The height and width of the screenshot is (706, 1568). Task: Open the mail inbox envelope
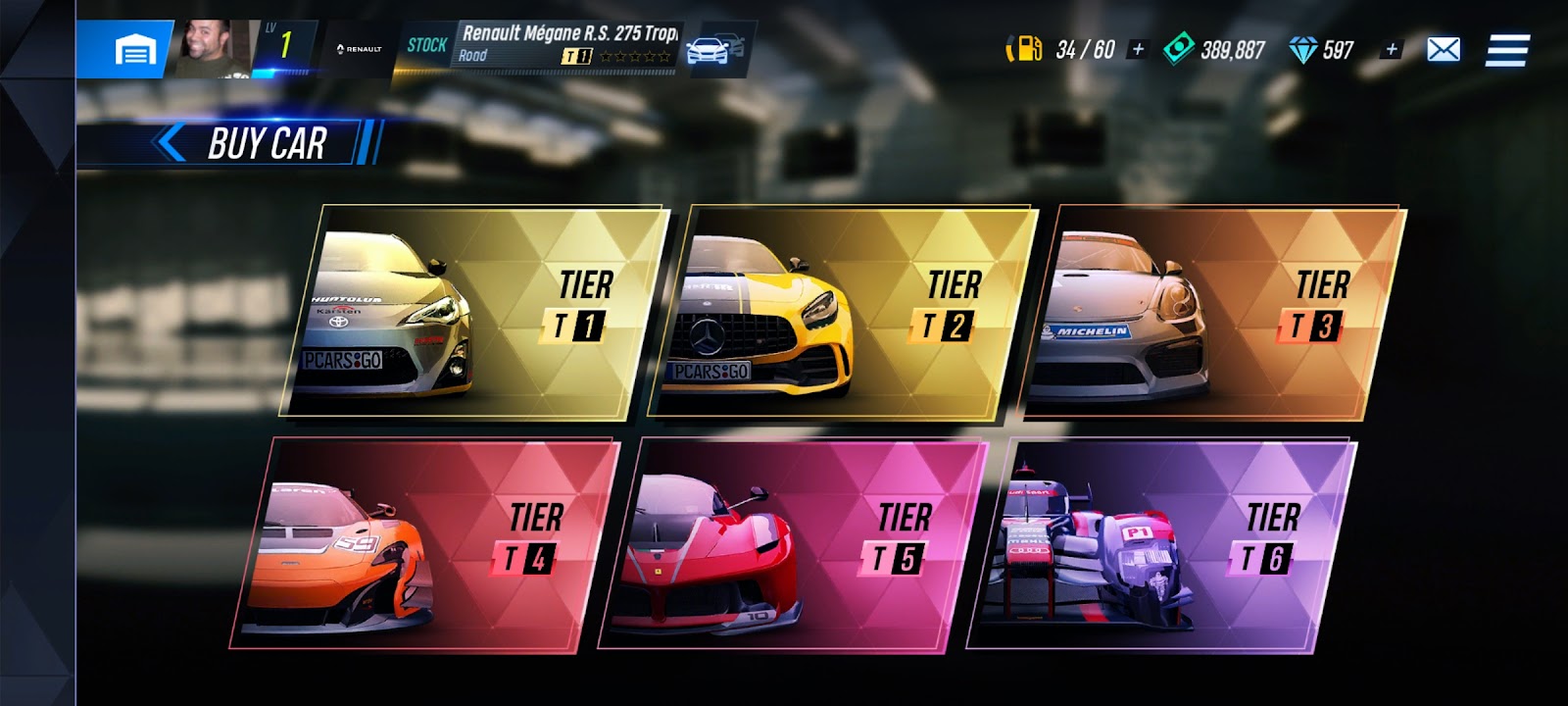(x=1444, y=49)
